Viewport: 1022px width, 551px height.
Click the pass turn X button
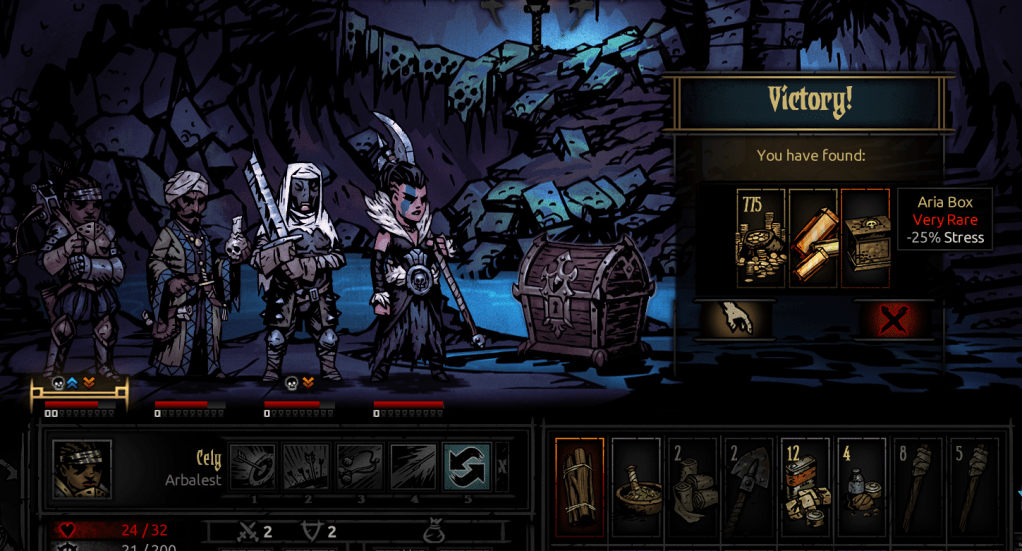click(x=502, y=467)
